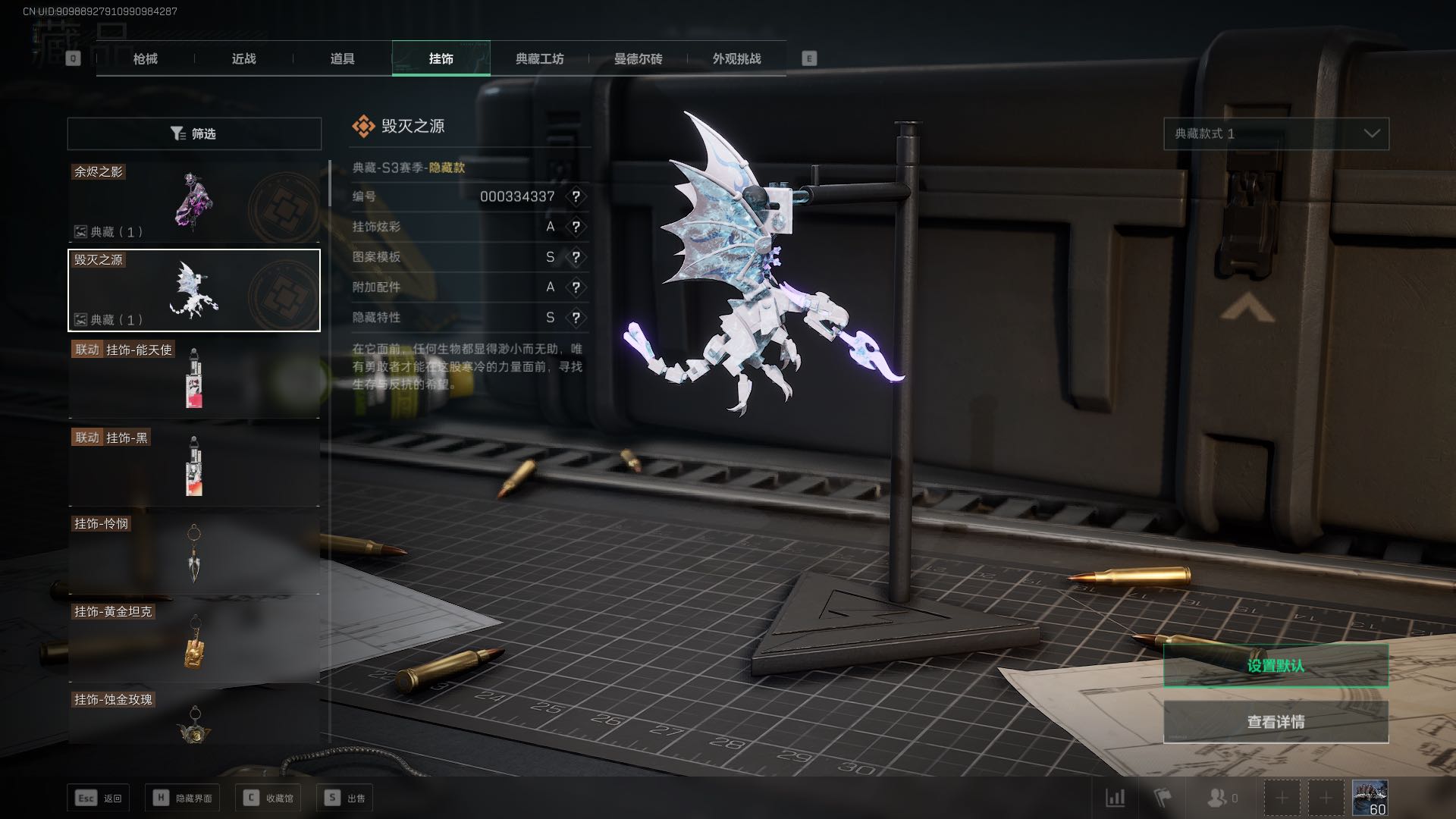Choose the 挂饰-能天使 charm
This screenshot has width=1456, height=819.
[x=194, y=378]
